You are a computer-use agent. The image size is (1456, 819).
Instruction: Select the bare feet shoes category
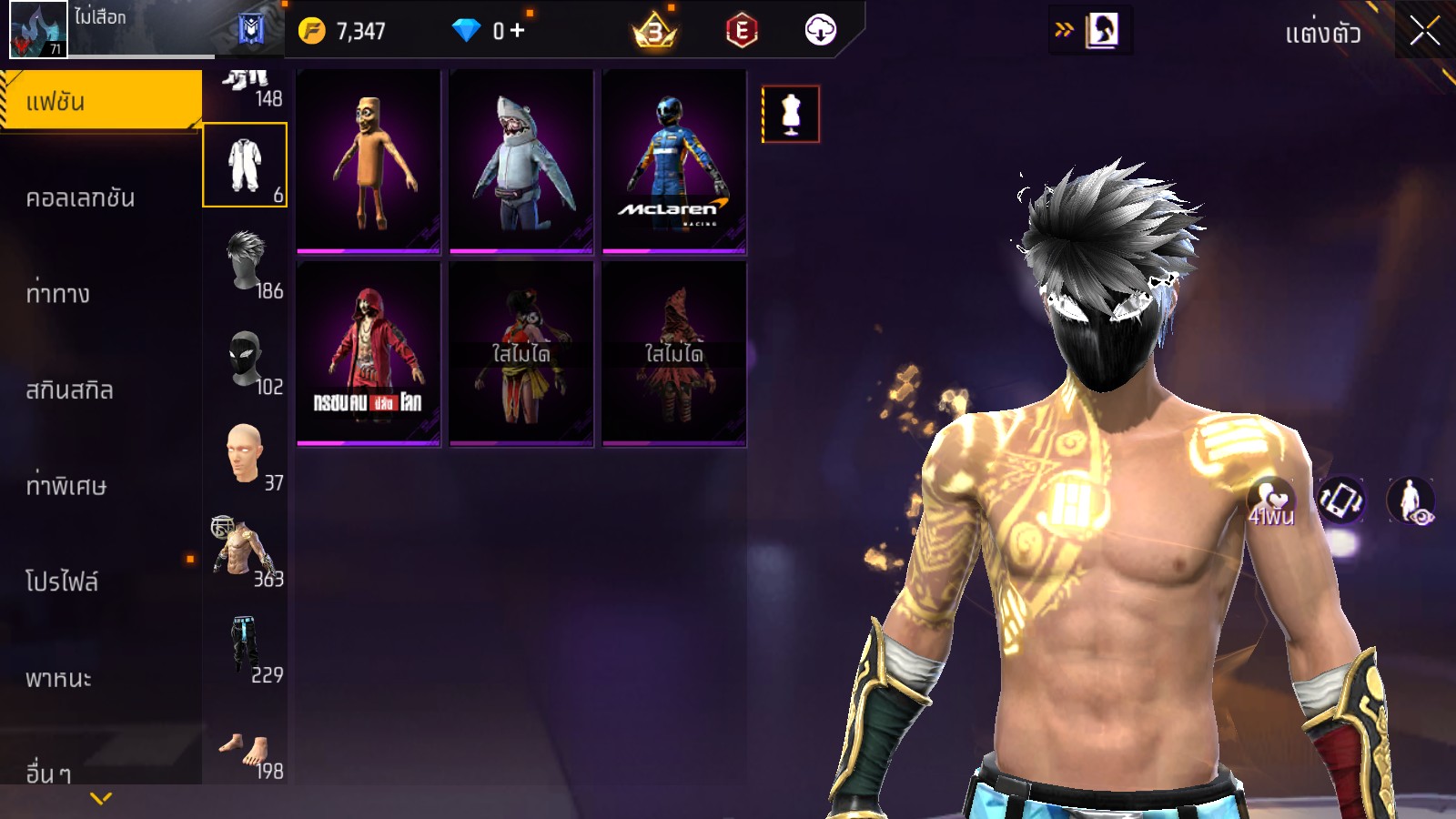coord(244,752)
